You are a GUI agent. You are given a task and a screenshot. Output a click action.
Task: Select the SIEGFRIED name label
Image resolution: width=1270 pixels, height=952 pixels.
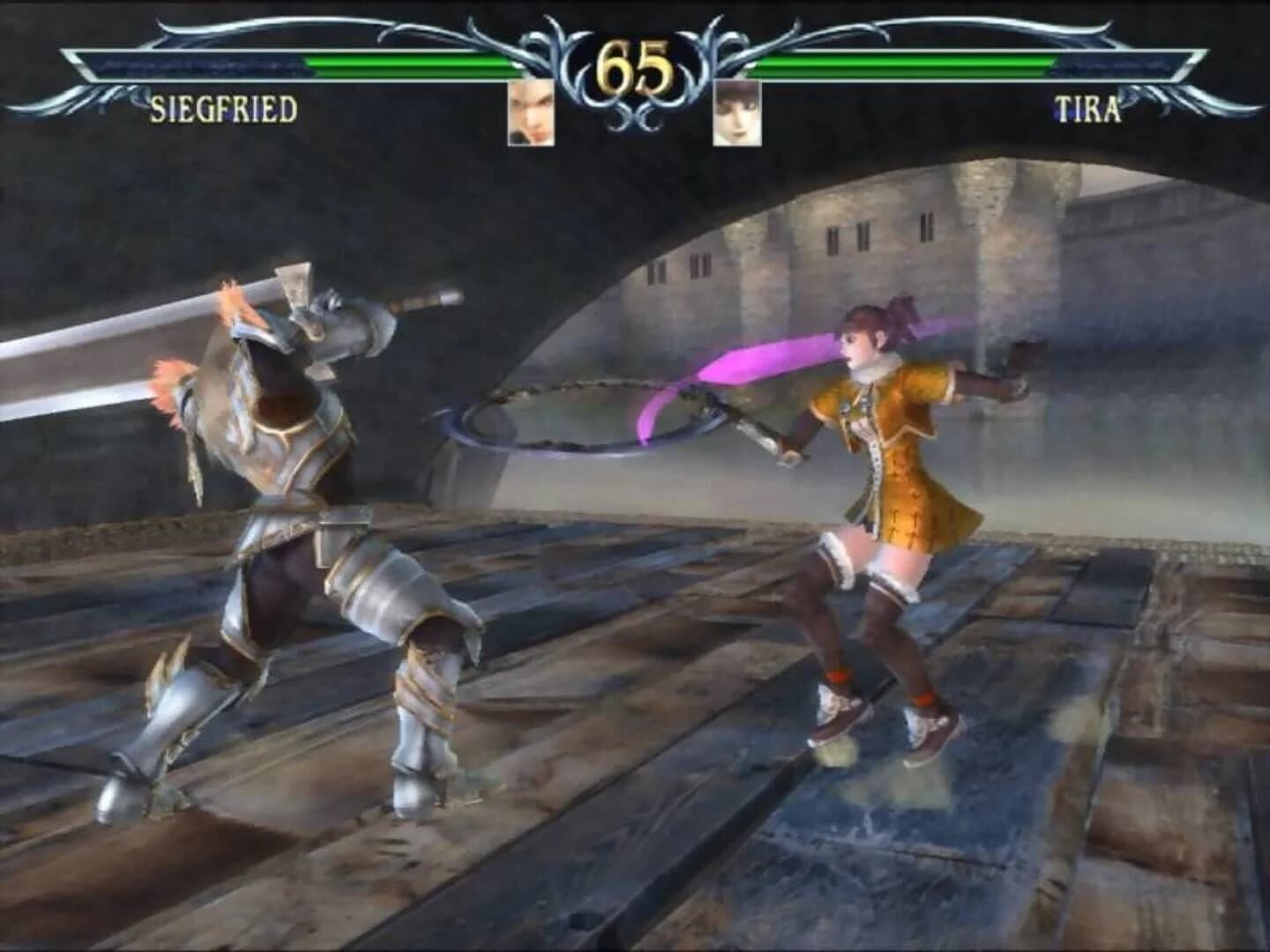click(225, 108)
